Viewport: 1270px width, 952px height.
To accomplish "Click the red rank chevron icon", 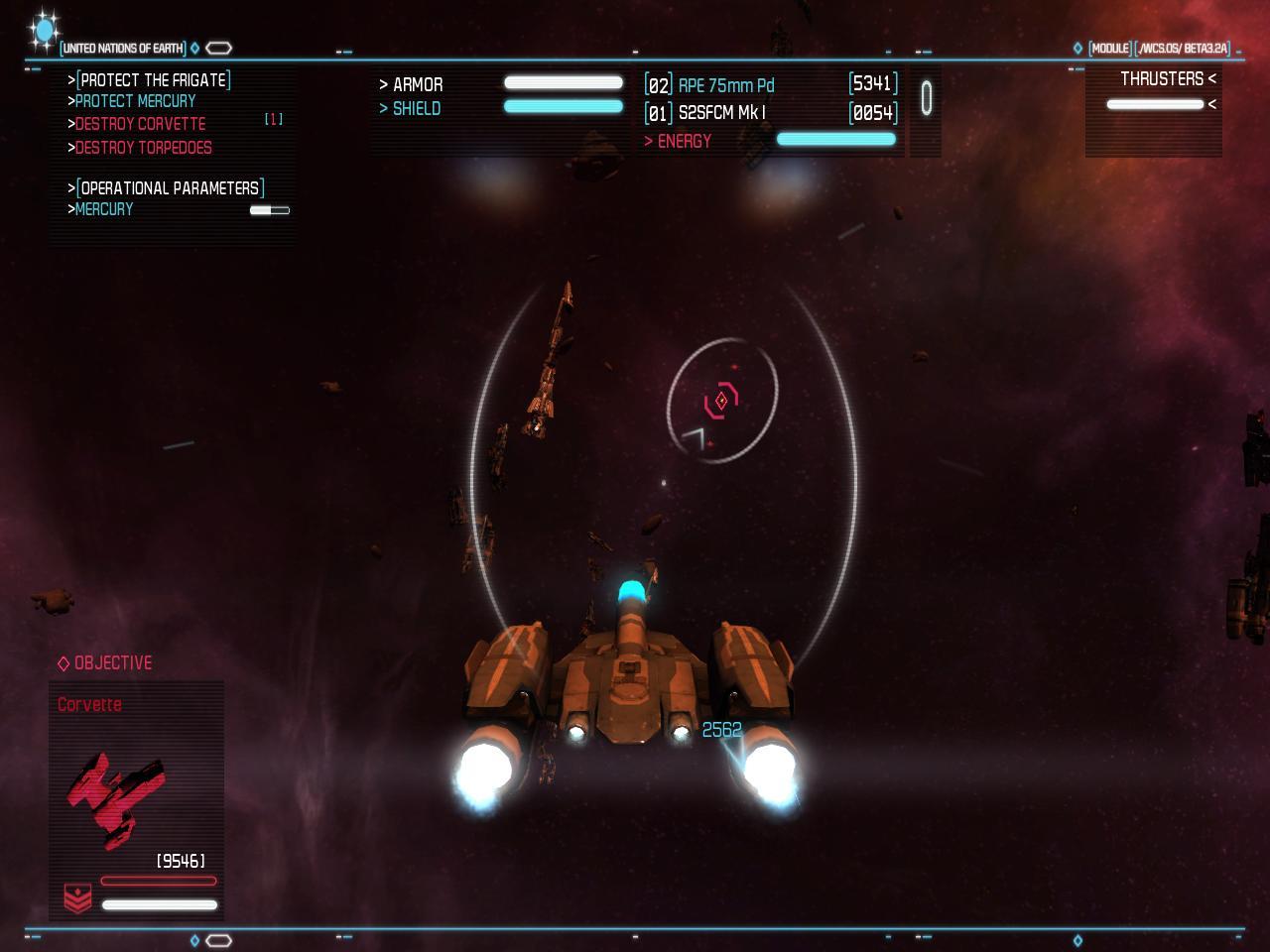I will [77, 897].
